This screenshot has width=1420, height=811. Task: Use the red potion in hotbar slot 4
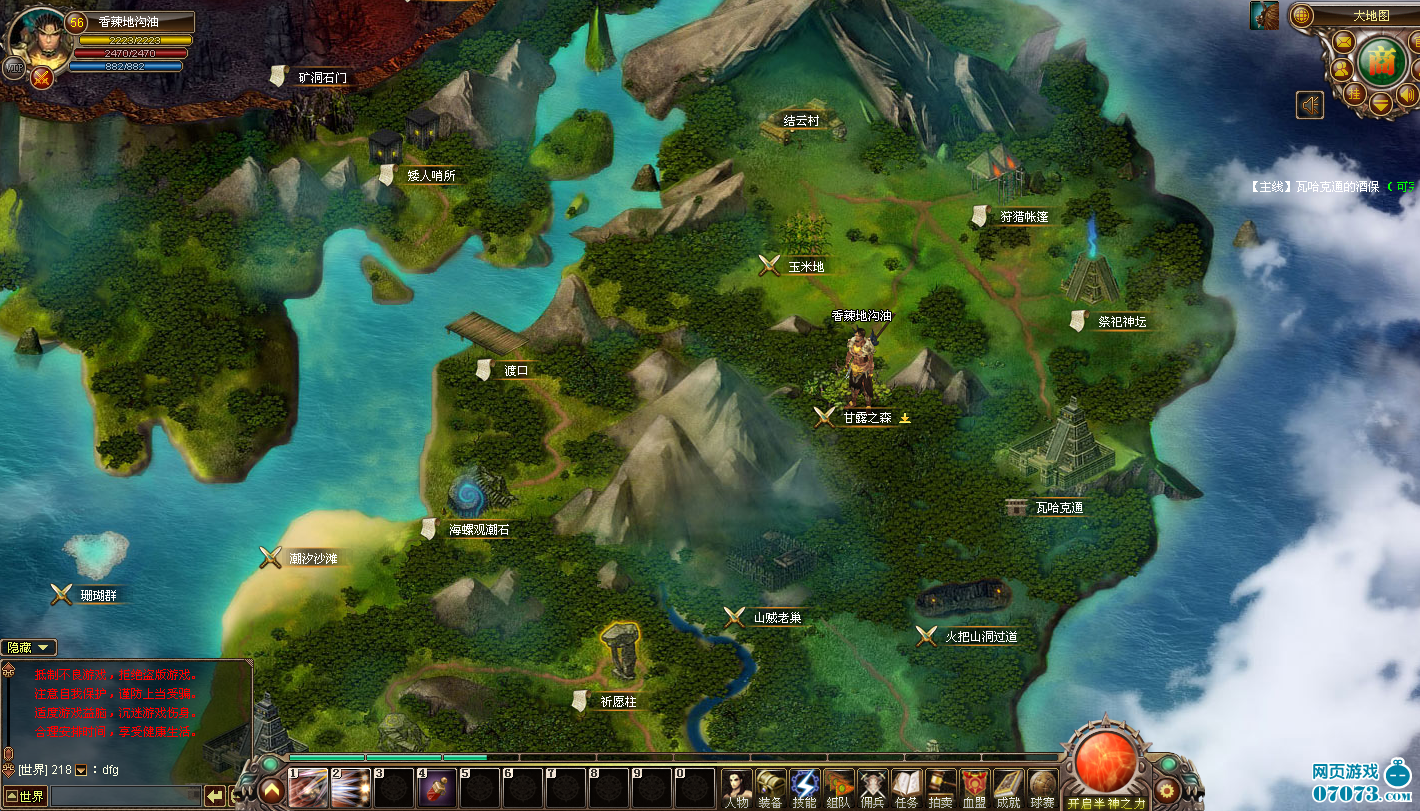[437, 788]
